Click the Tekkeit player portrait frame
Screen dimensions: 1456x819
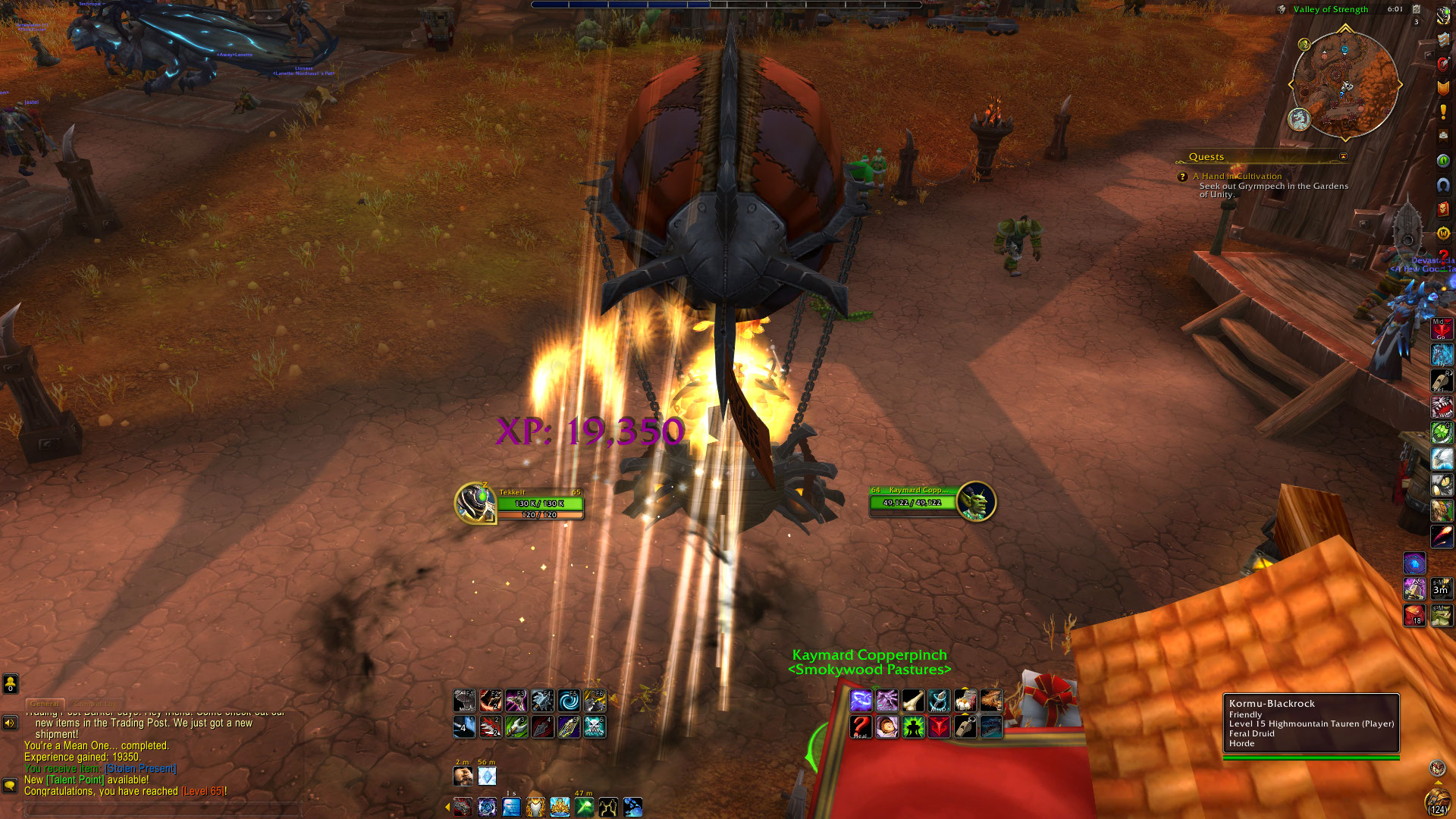coord(475,502)
